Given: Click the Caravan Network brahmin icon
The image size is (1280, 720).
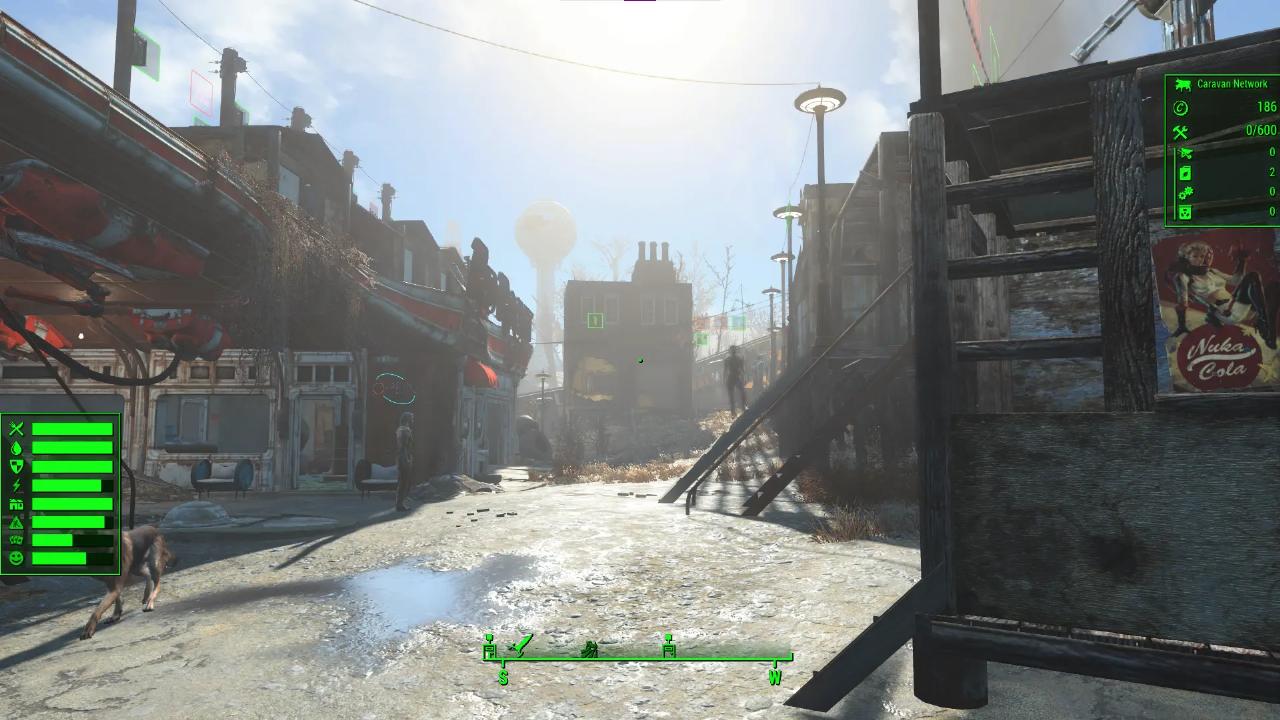Looking at the screenshot, I should click(x=1181, y=84).
